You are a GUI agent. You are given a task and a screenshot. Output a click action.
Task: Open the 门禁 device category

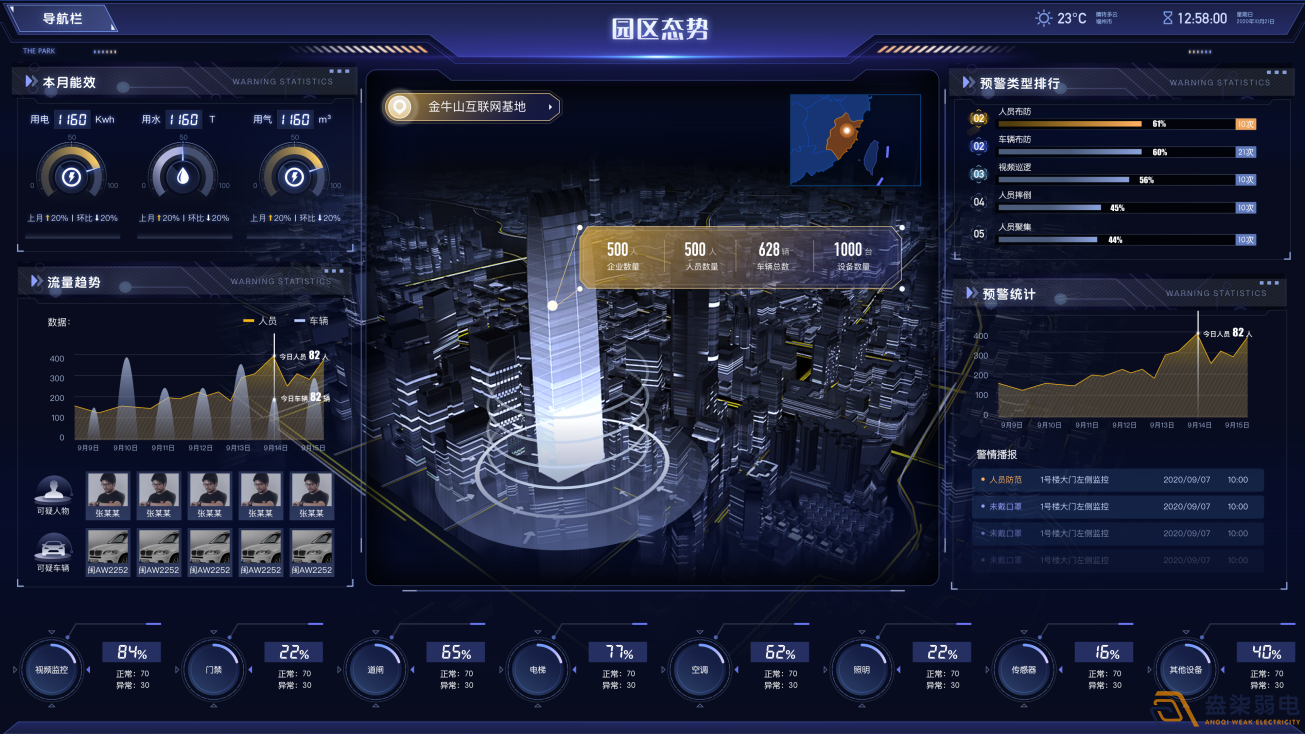(213, 669)
